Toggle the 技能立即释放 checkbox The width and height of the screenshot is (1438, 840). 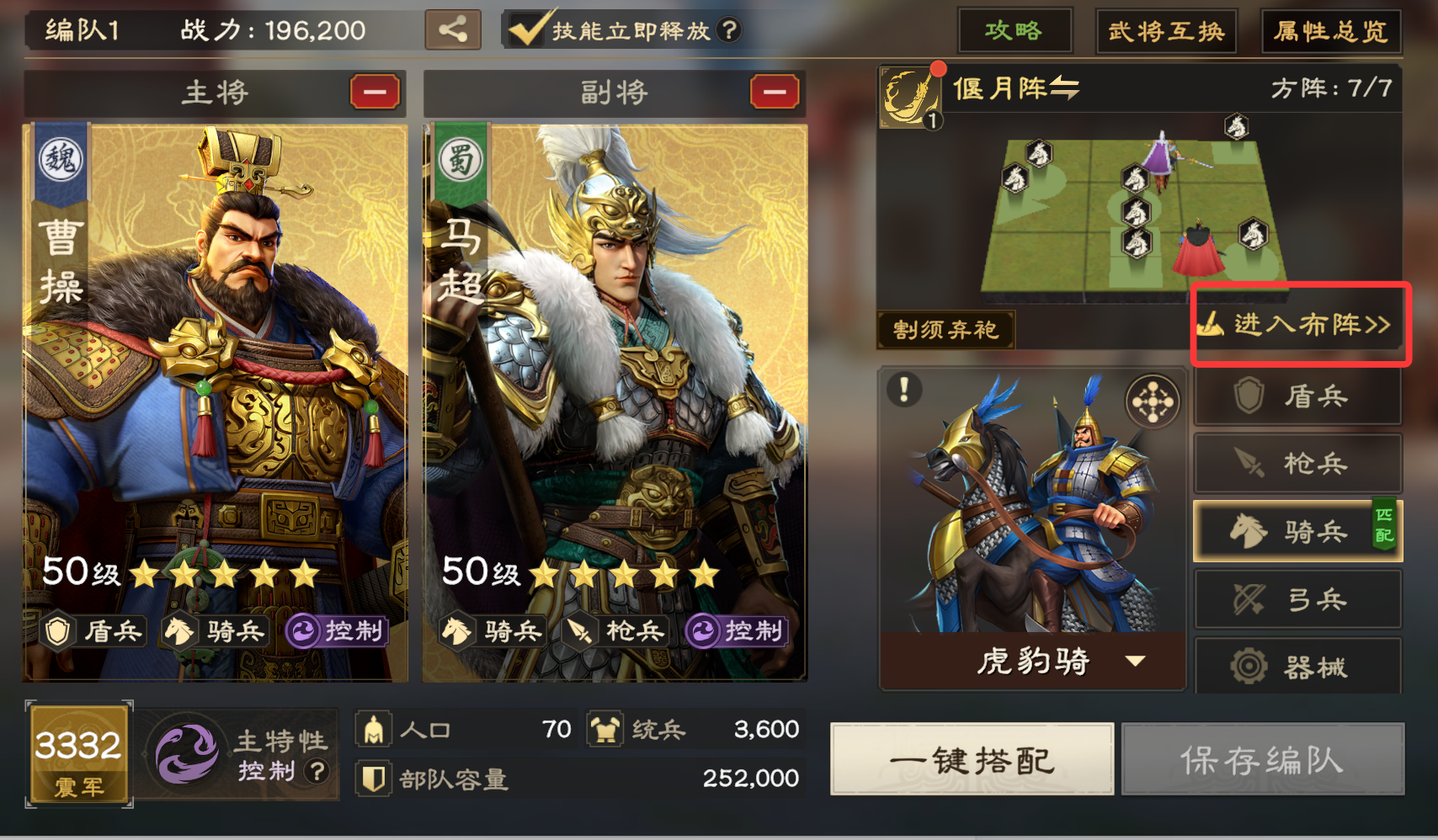(x=526, y=29)
